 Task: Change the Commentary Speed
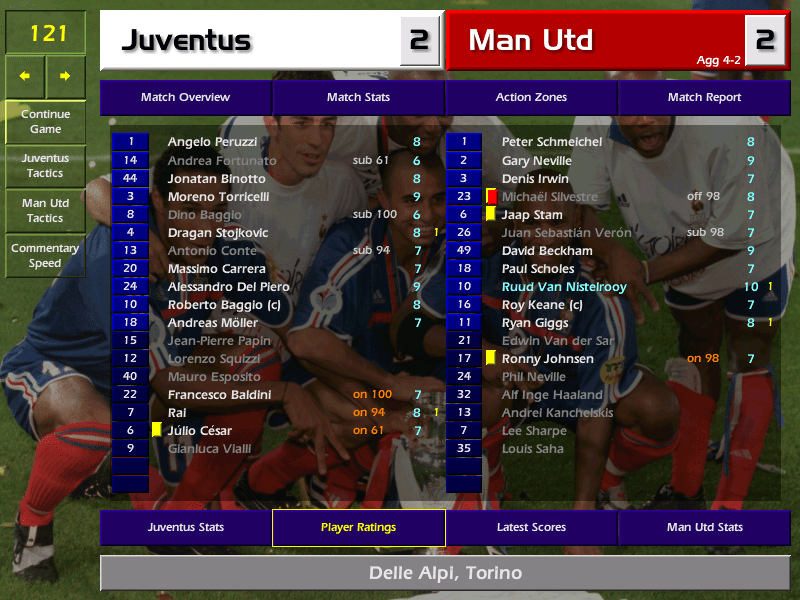pos(45,256)
